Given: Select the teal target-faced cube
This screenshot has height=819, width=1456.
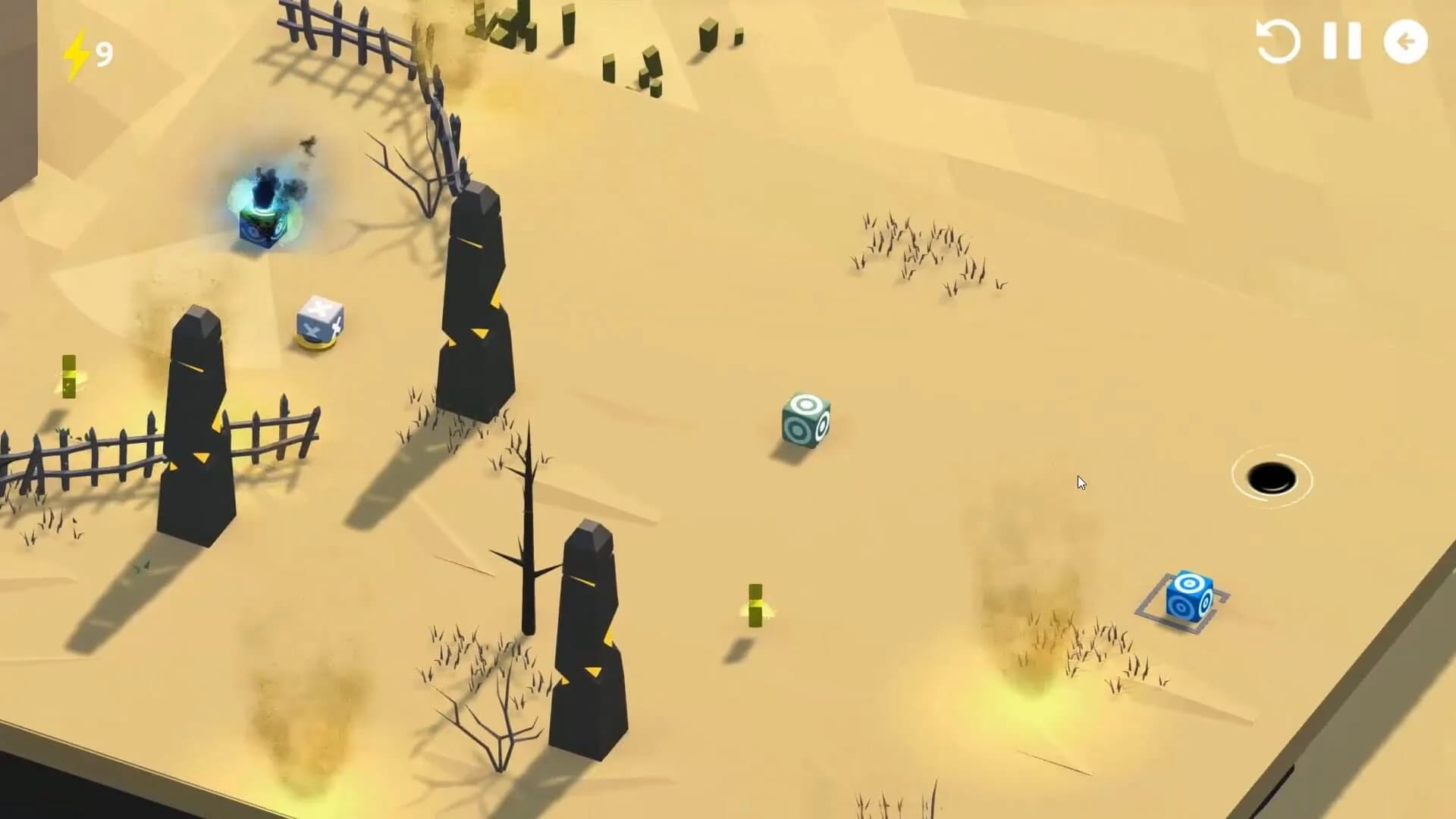Looking at the screenshot, I should point(804,421).
